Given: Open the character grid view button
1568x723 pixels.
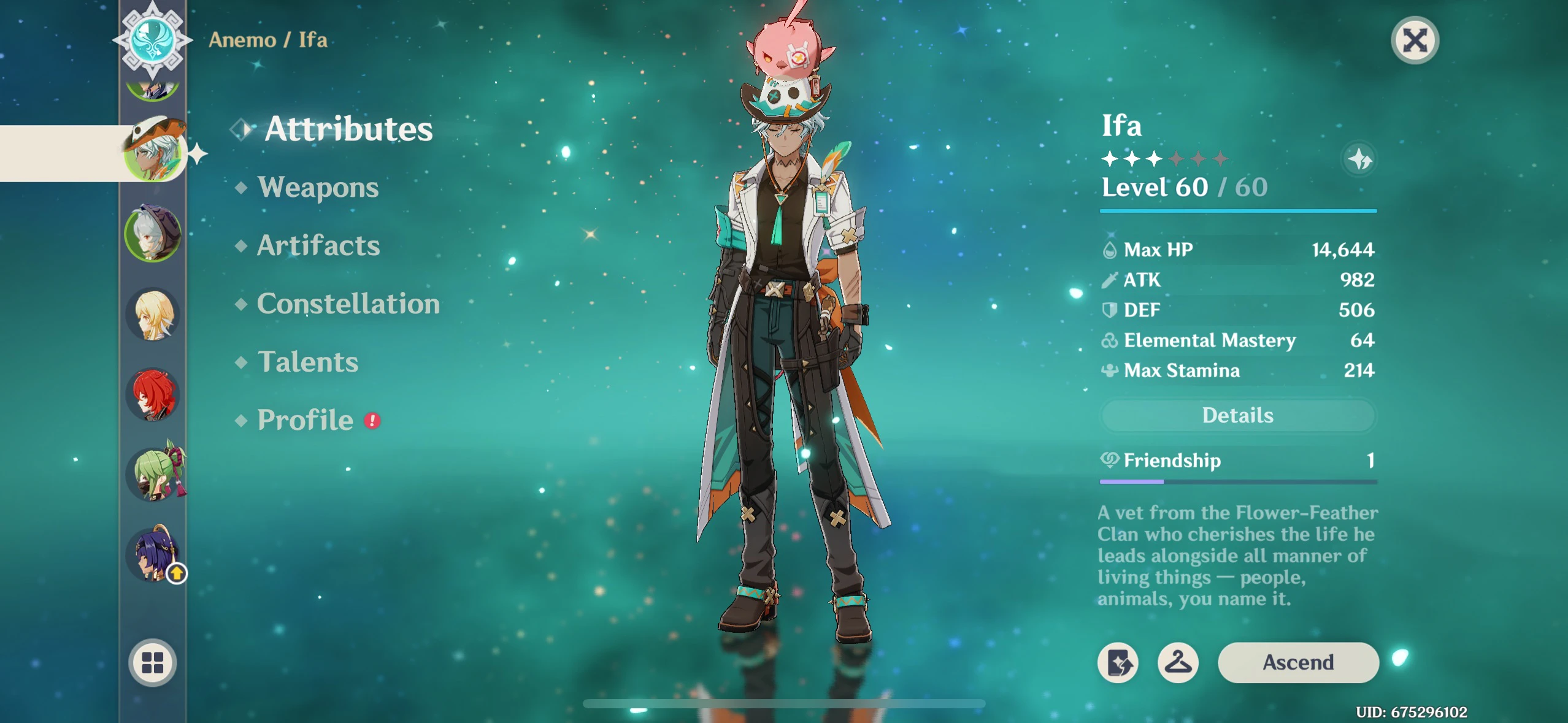Looking at the screenshot, I should point(153,662).
